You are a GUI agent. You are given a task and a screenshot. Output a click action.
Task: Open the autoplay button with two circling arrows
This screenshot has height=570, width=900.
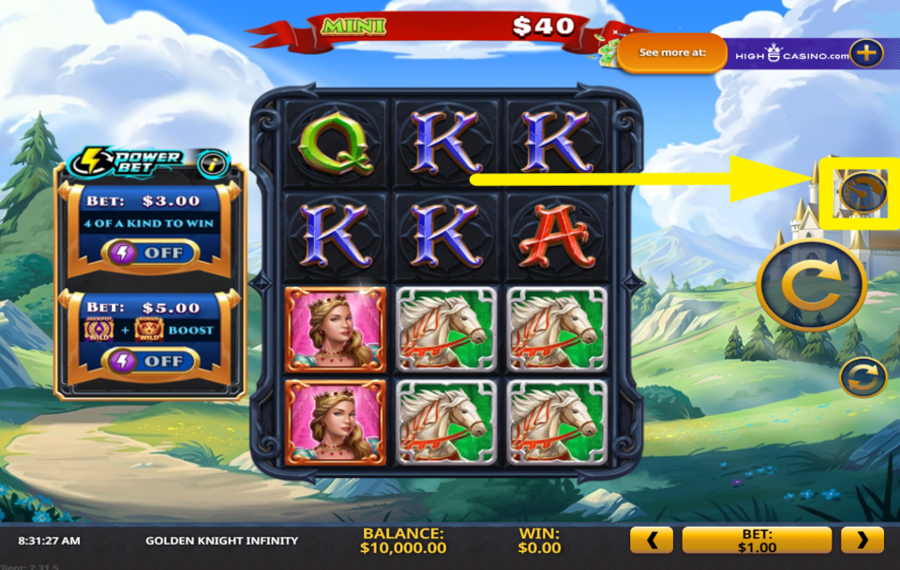coord(863,377)
